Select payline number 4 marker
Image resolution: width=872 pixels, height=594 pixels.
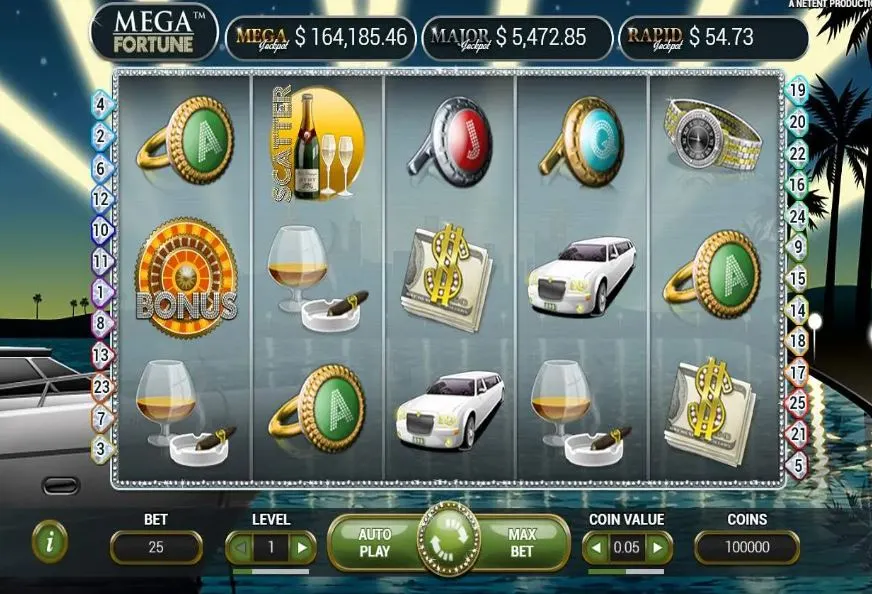click(x=100, y=102)
